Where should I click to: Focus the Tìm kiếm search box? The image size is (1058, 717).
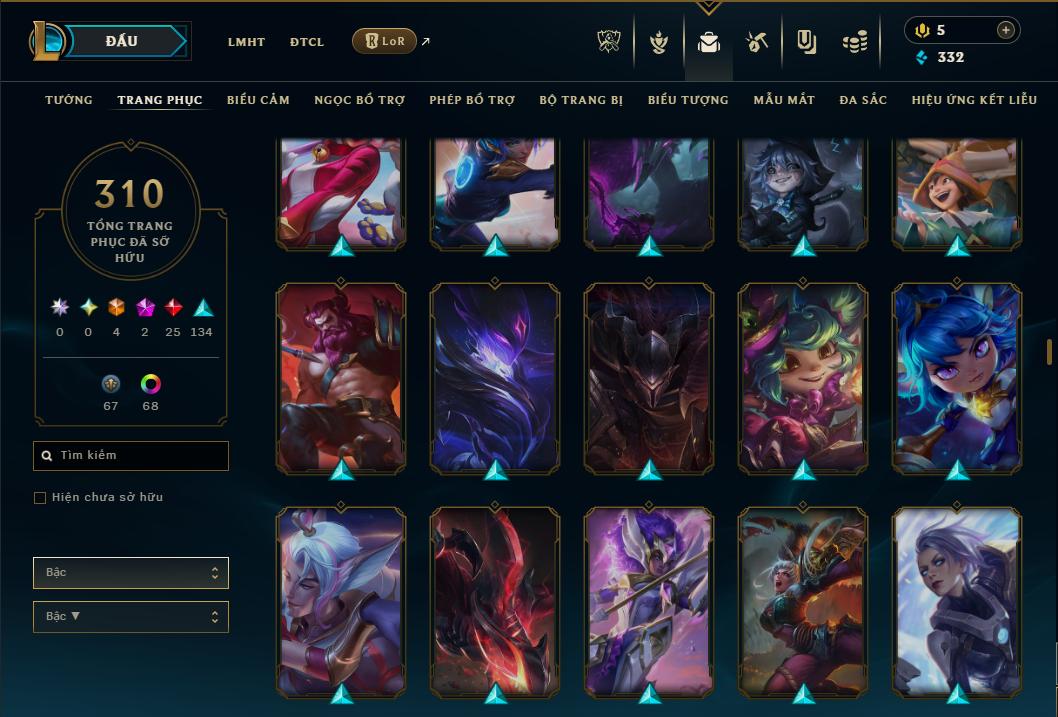click(x=131, y=456)
